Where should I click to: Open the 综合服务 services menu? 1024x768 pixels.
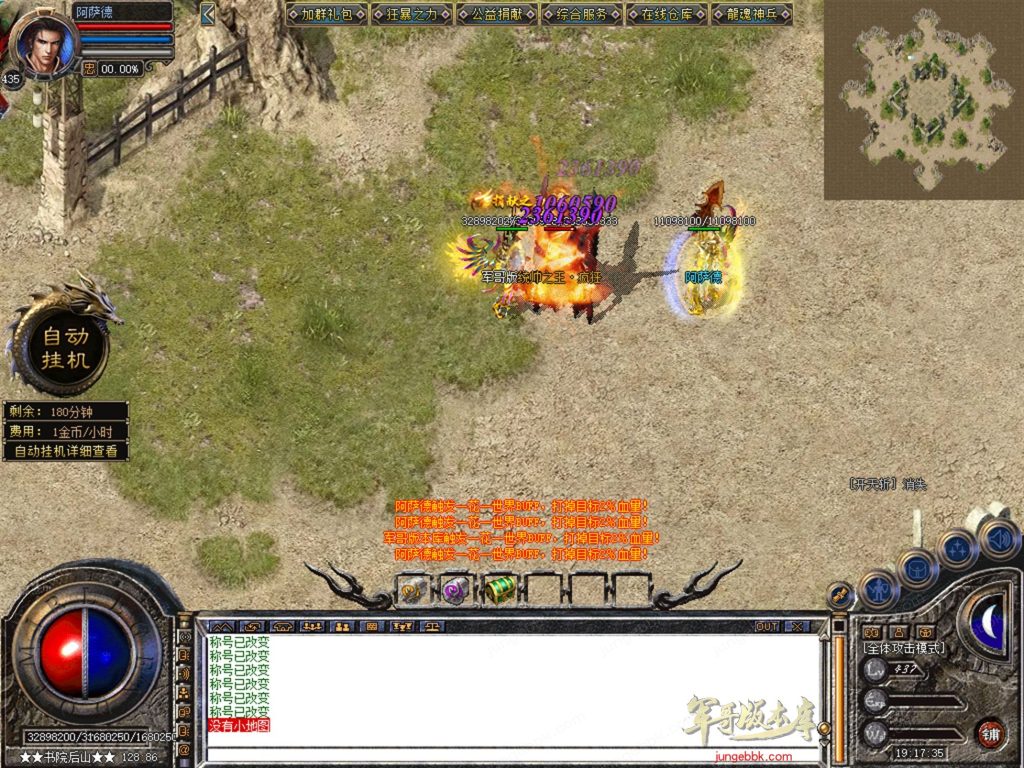click(x=581, y=14)
